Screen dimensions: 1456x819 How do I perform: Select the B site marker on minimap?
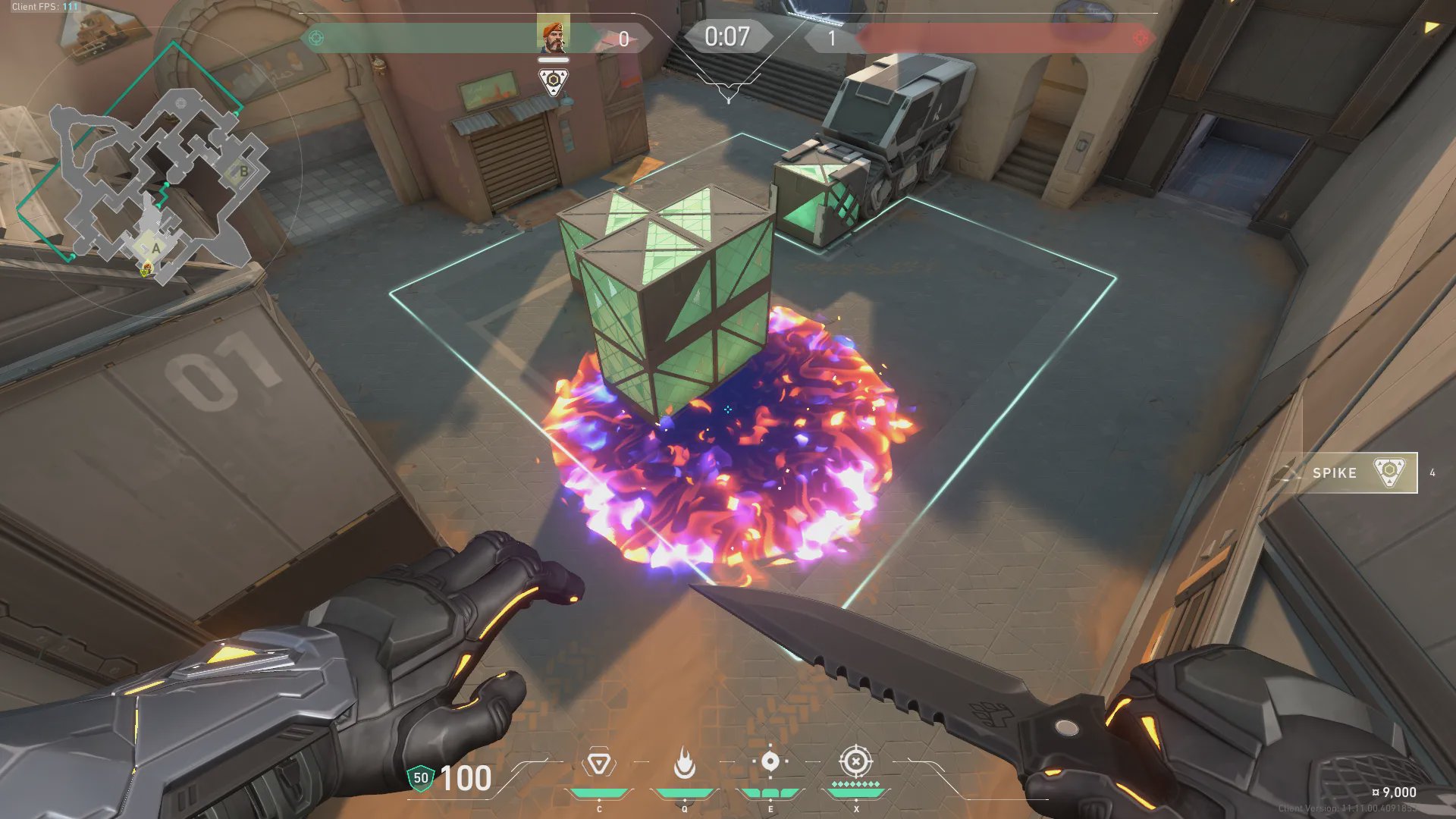[x=243, y=171]
